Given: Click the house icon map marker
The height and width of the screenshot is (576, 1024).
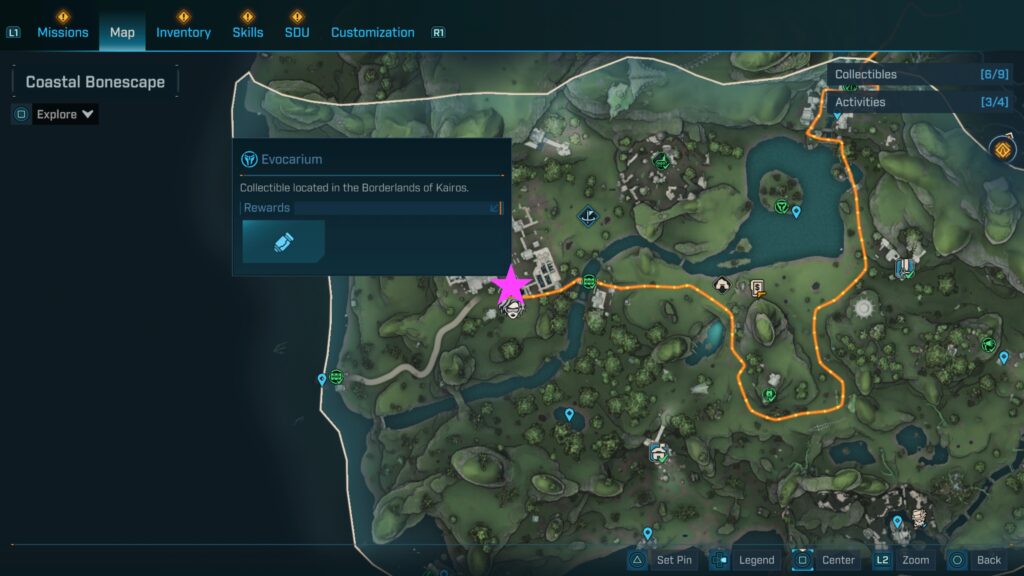Looking at the screenshot, I should coord(722,286).
